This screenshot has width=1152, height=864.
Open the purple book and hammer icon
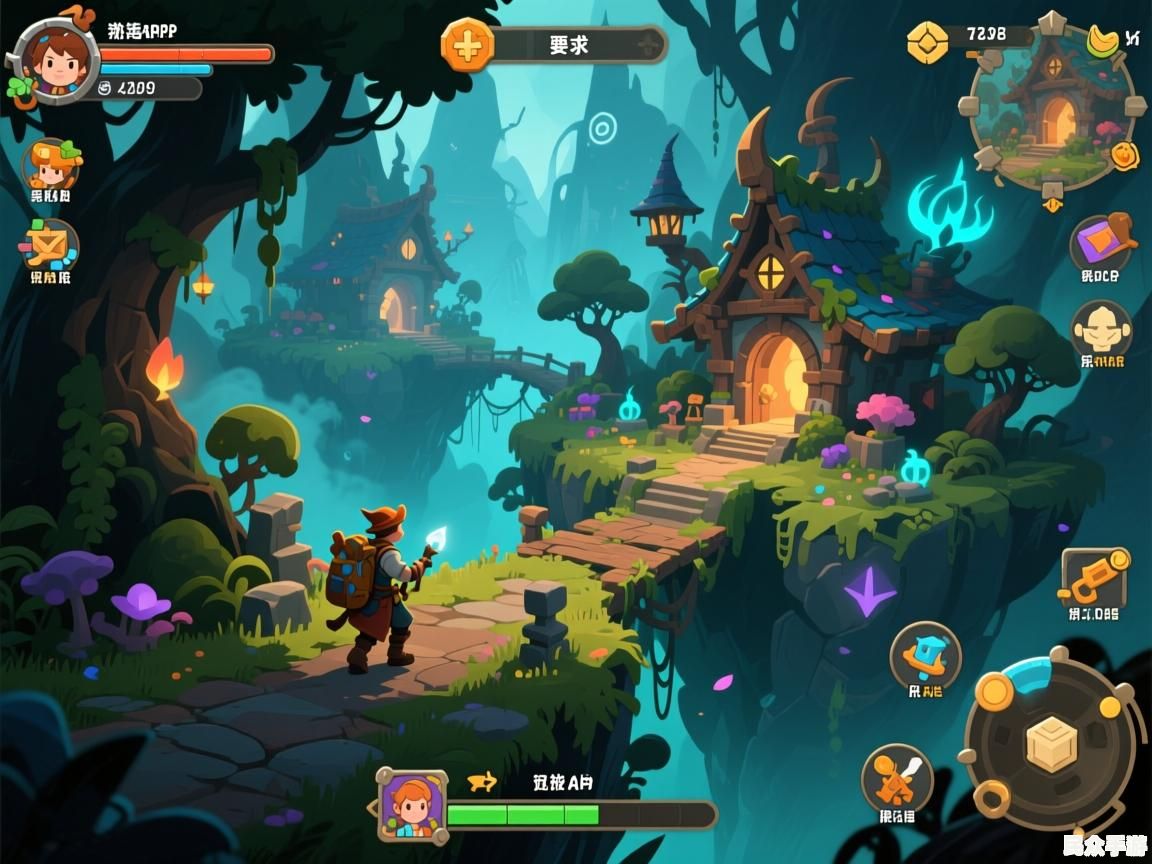coord(1101,240)
